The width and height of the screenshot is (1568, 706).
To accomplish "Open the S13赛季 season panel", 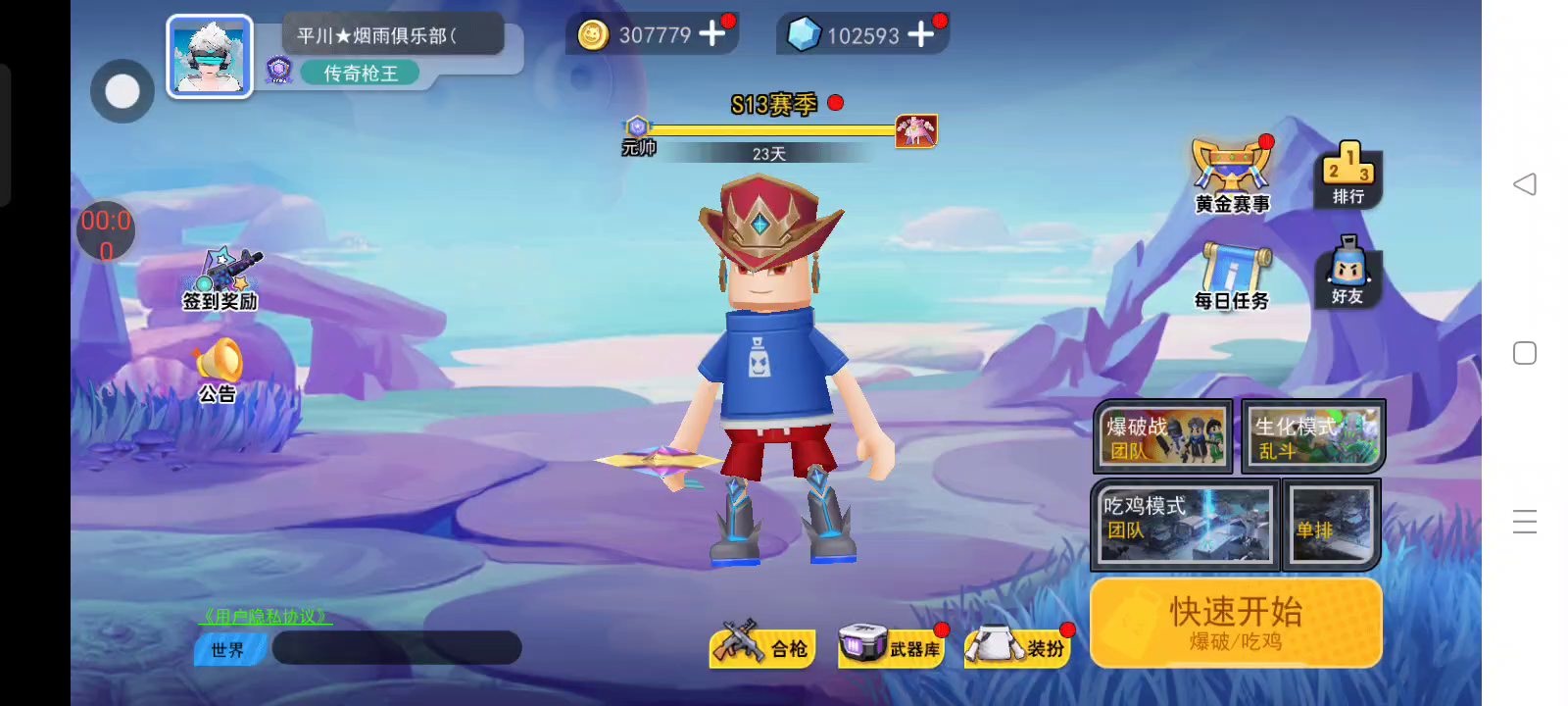I will [774, 105].
